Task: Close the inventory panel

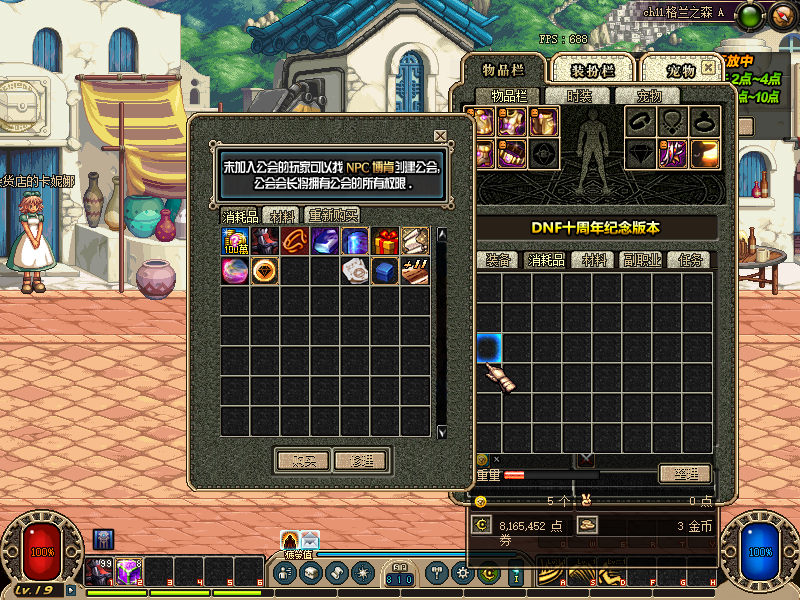Action: (708, 68)
